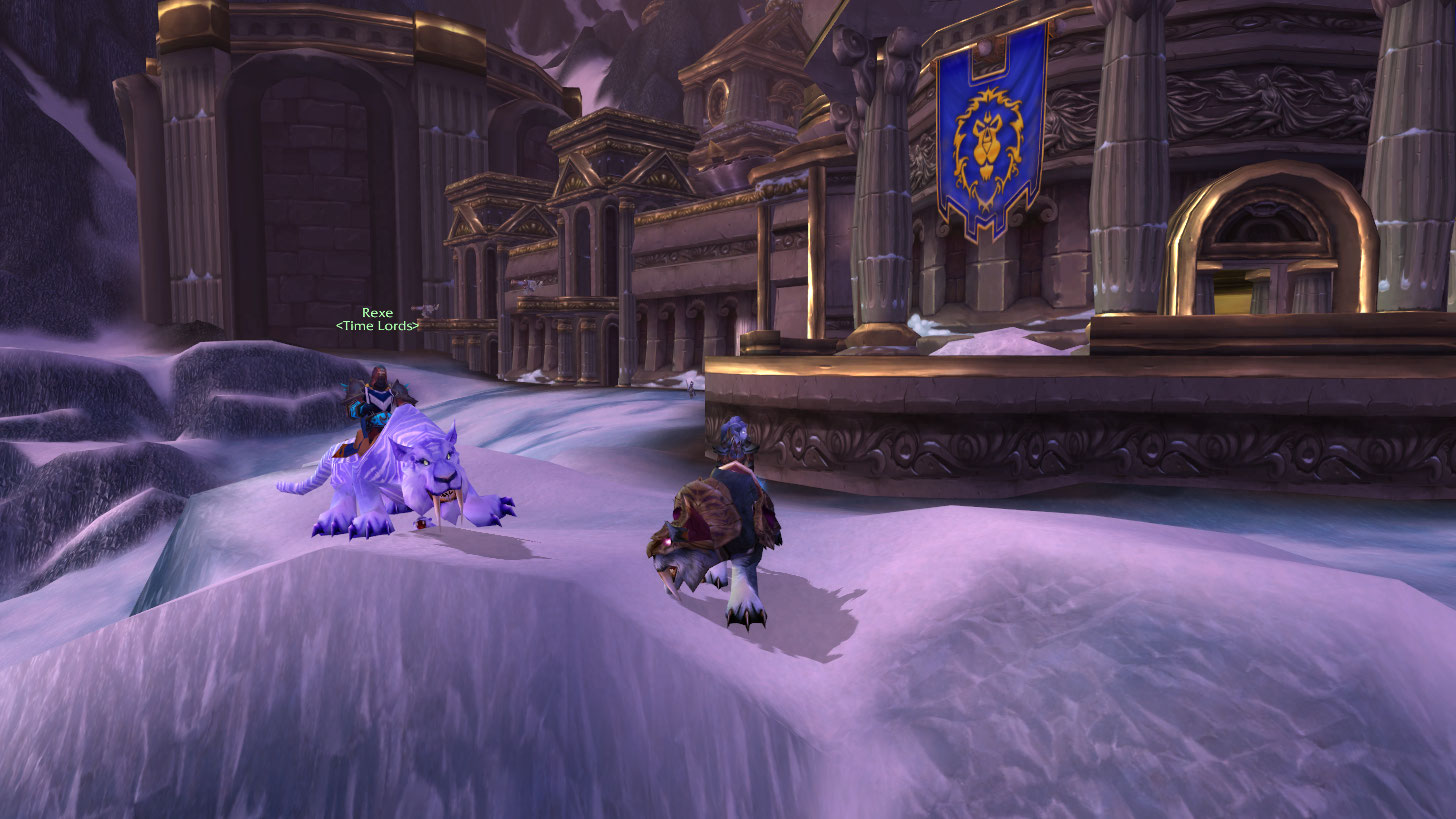
Task: Select the Rexe player name label
Action: 377,313
